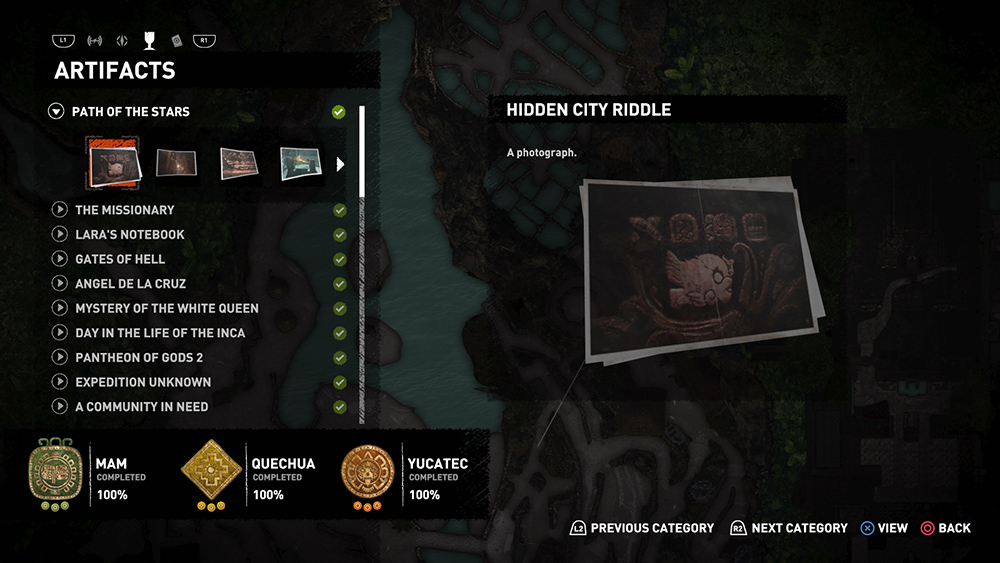
Task: Show more artifacts with the white arrow
Action: tap(340, 164)
